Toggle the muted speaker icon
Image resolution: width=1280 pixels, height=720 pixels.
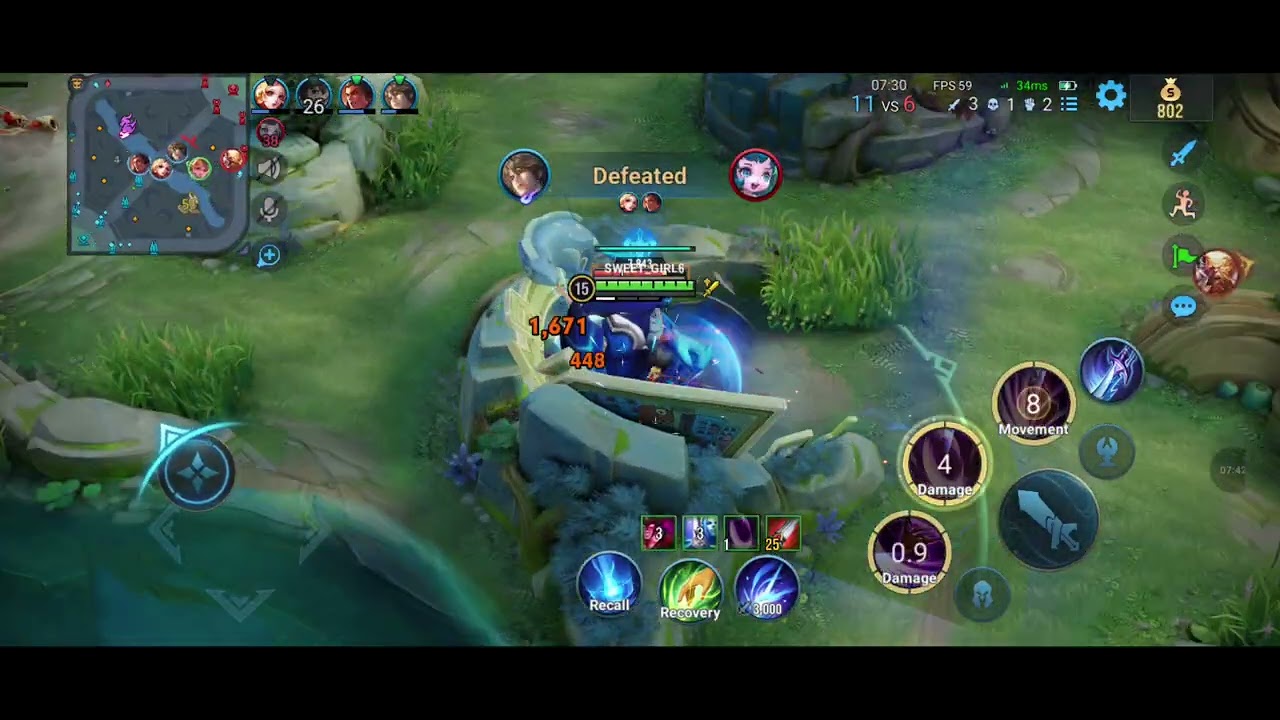(269, 168)
